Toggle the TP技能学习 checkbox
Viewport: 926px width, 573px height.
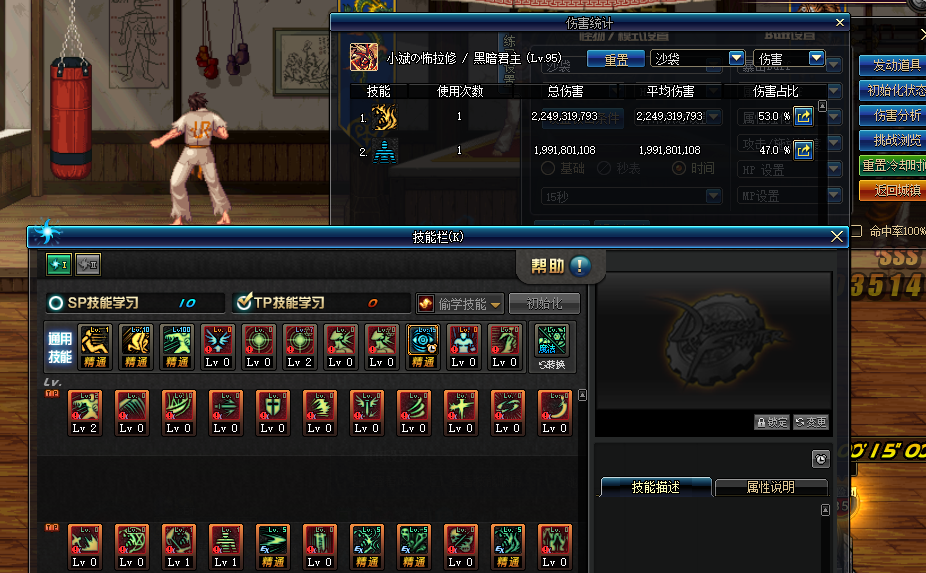coord(242,303)
